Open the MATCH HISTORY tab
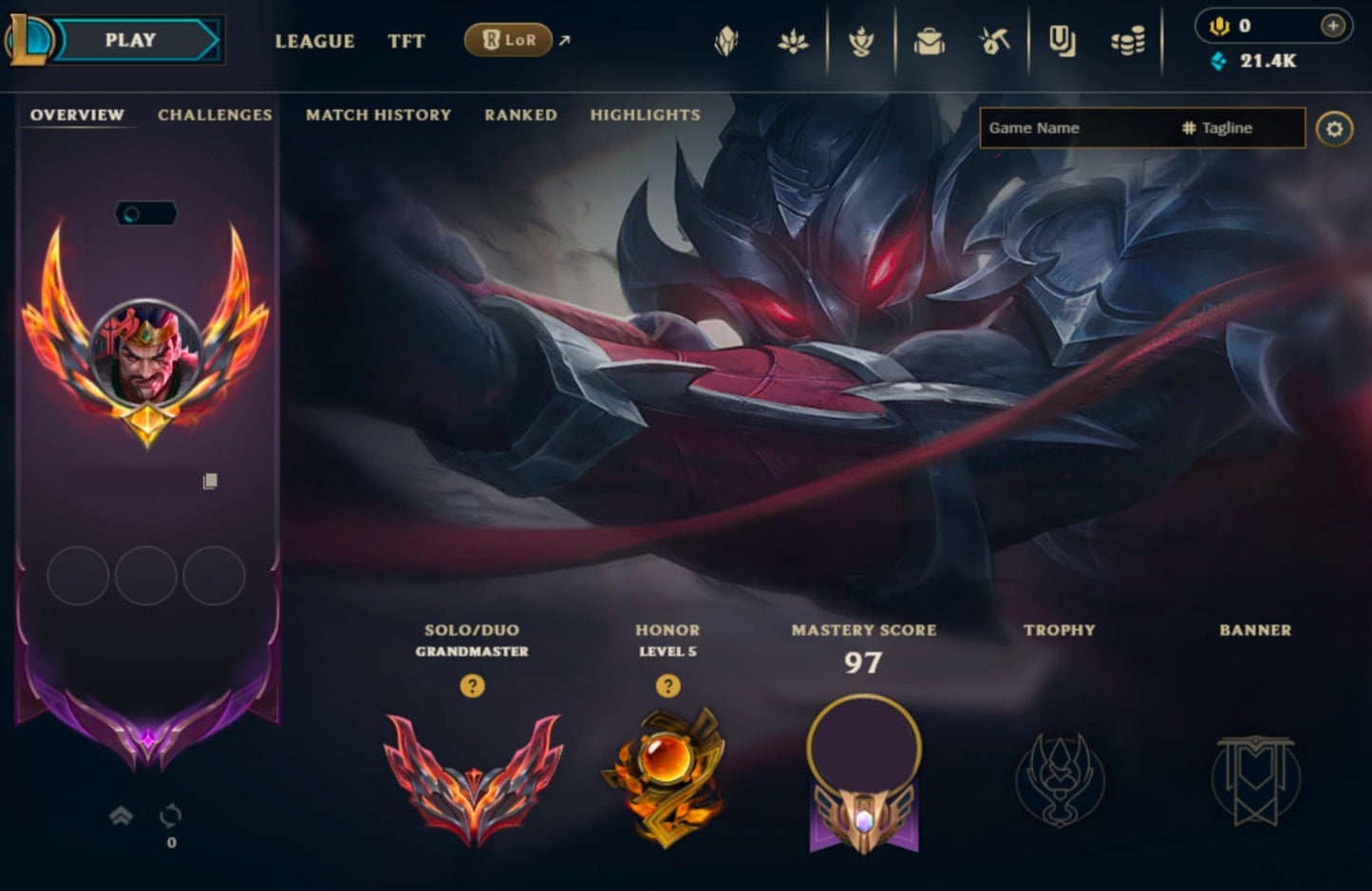1372x891 pixels. click(378, 115)
